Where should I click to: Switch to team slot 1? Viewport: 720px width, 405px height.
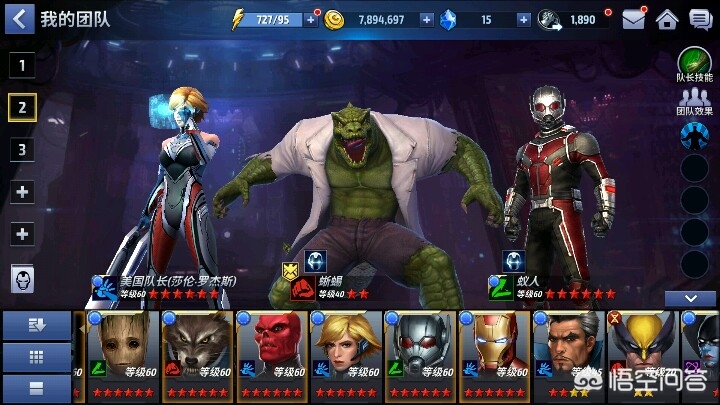[23, 66]
